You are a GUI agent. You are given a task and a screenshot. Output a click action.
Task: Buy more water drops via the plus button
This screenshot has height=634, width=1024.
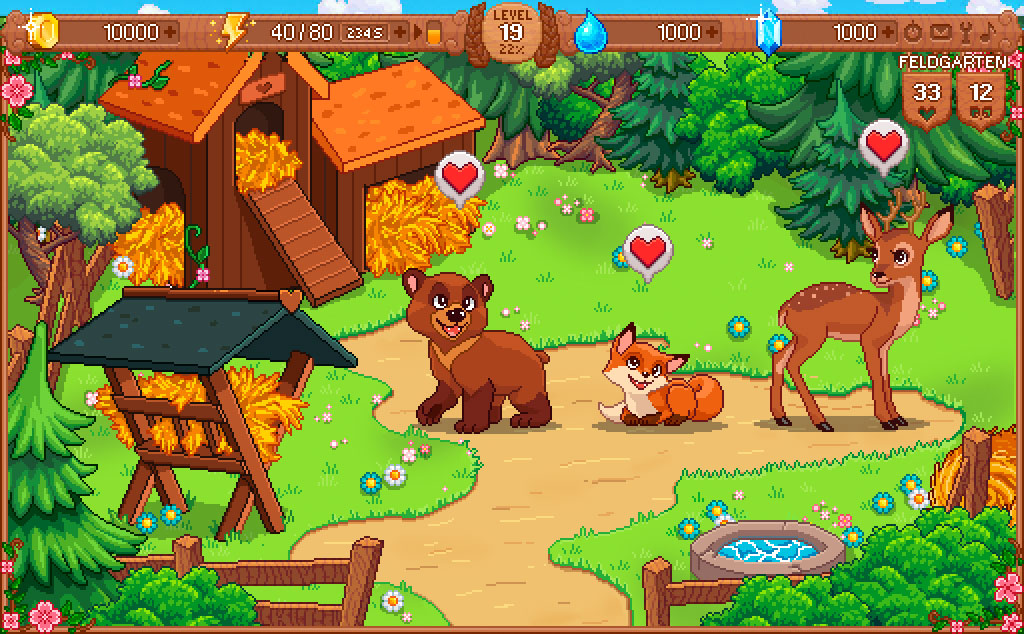721,32
